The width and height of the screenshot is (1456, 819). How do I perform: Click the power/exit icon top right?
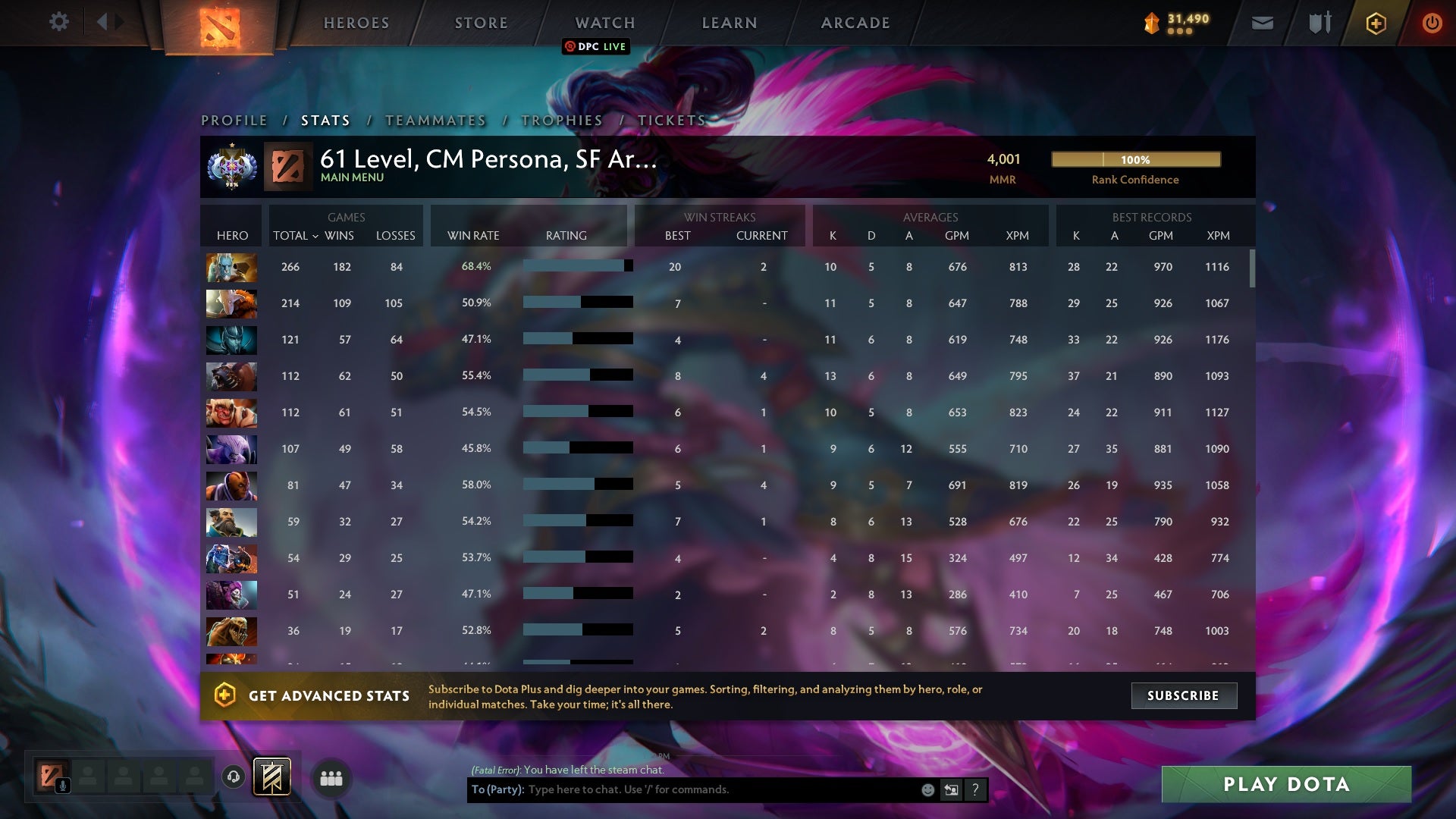[x=1432, y=23]
